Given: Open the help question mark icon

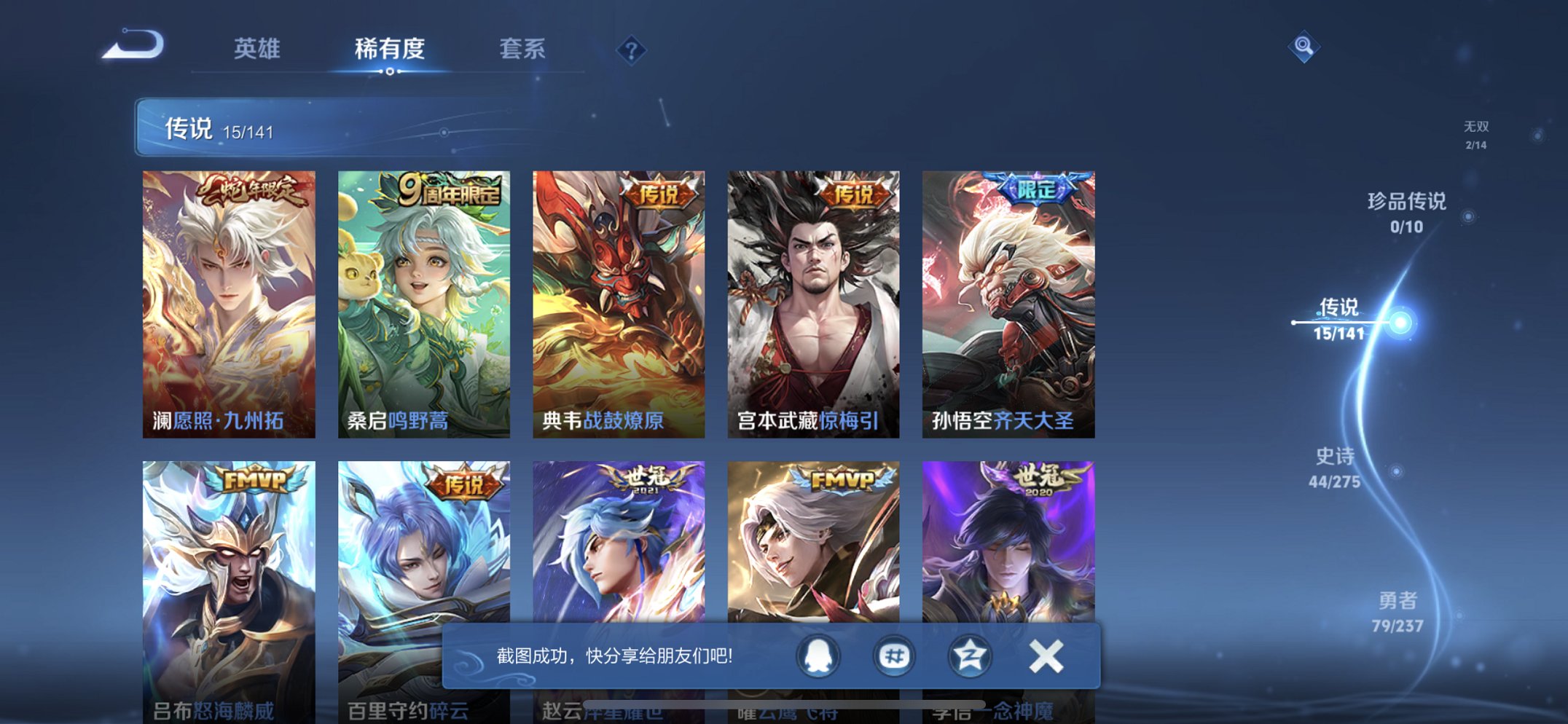Looking at the screenshot, I should click(631, 50).
